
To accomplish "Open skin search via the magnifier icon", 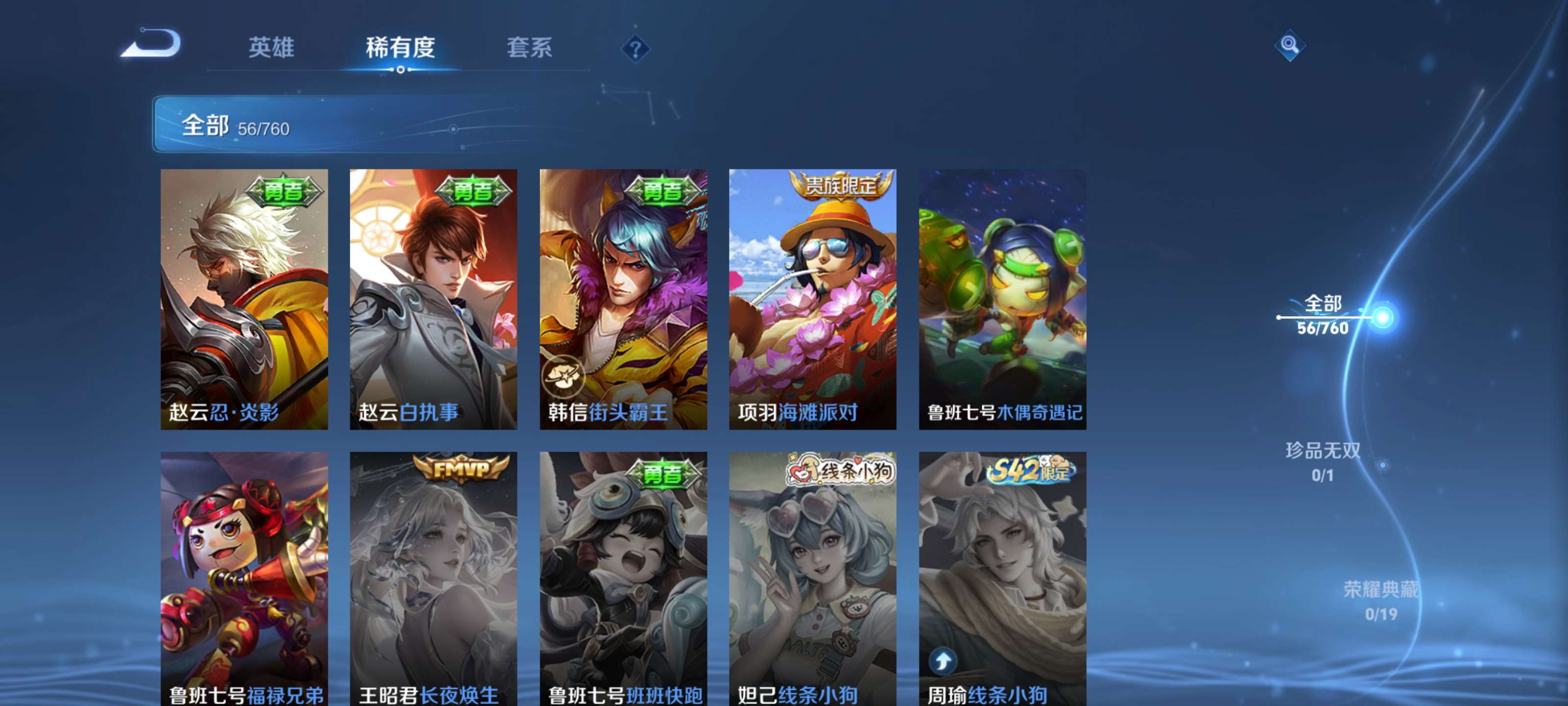I will (1290, 46).
